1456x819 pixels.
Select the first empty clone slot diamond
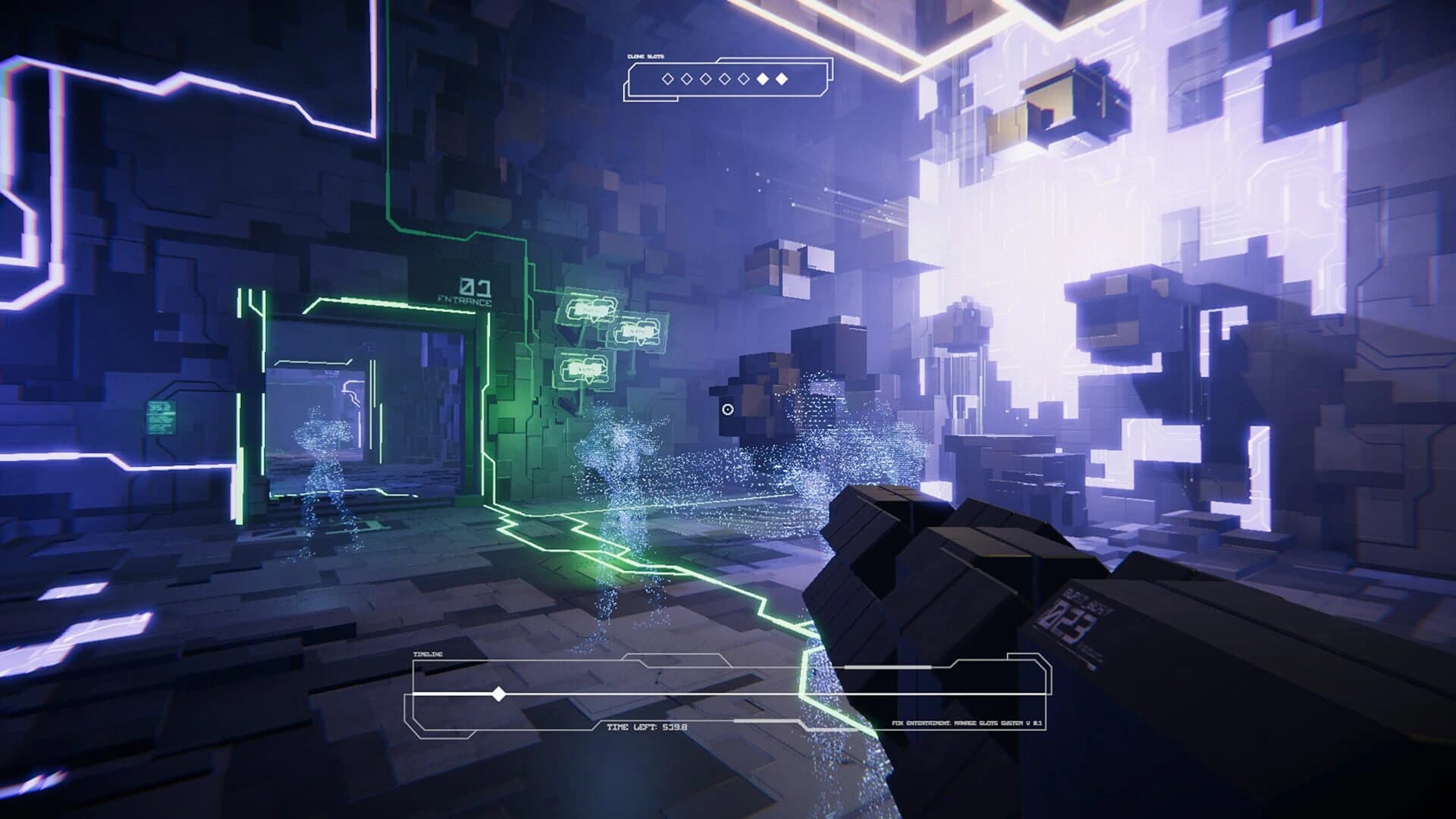(668, 78)
